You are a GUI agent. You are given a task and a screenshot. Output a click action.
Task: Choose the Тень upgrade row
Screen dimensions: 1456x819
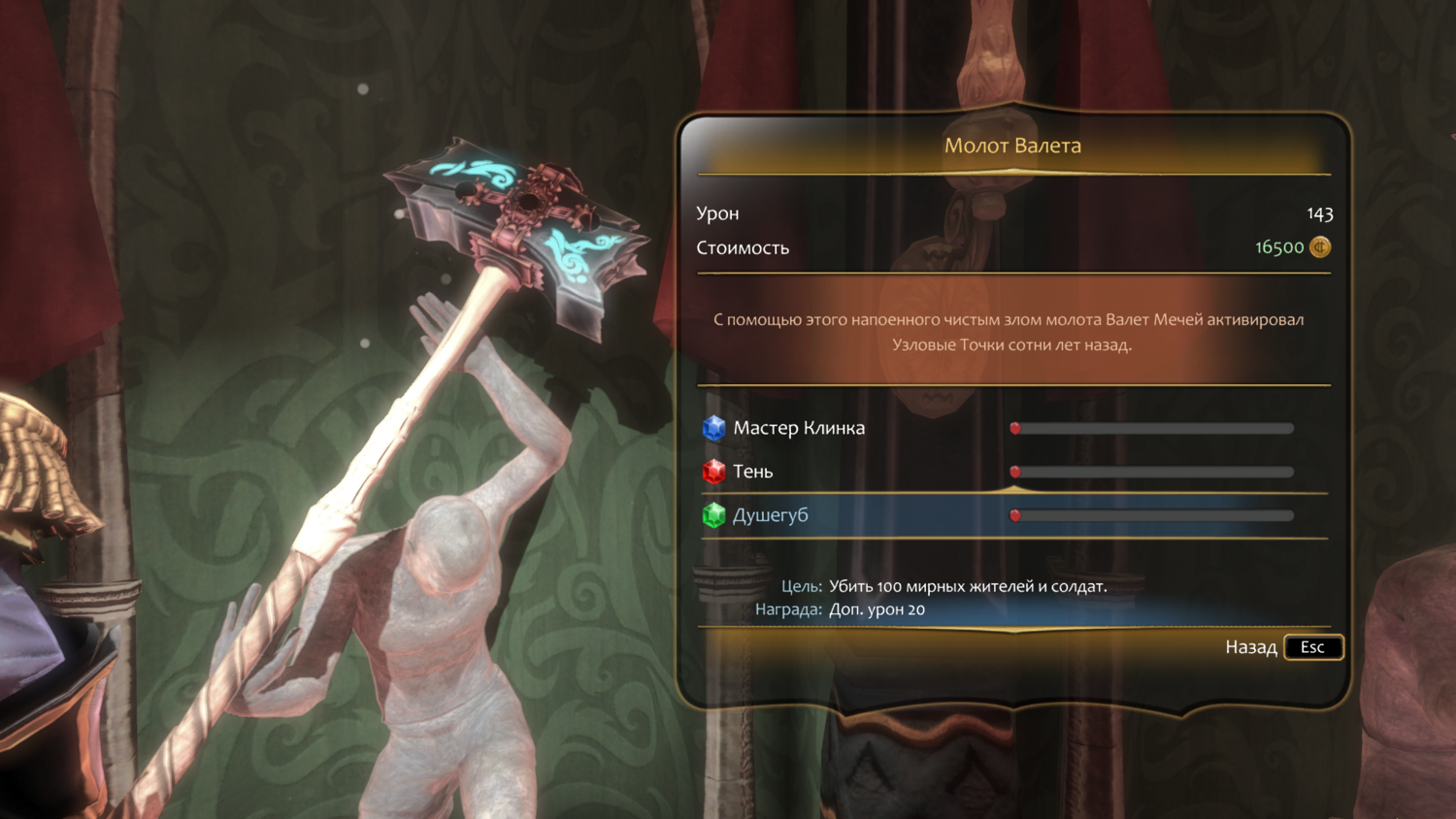tap(753, 472)
